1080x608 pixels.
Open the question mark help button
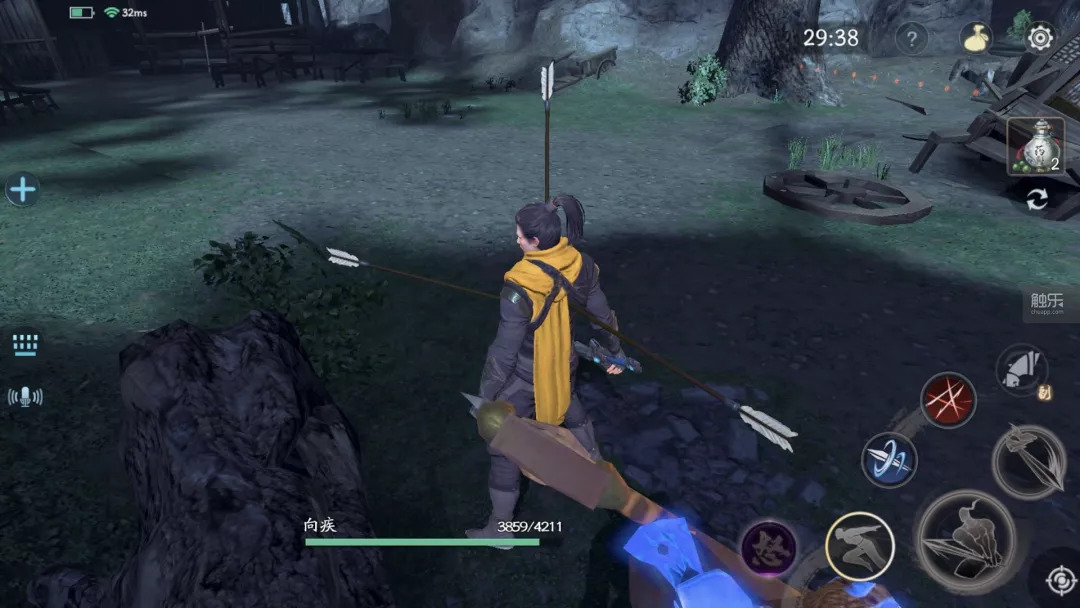pyautogui.click(x=911, y=39)
